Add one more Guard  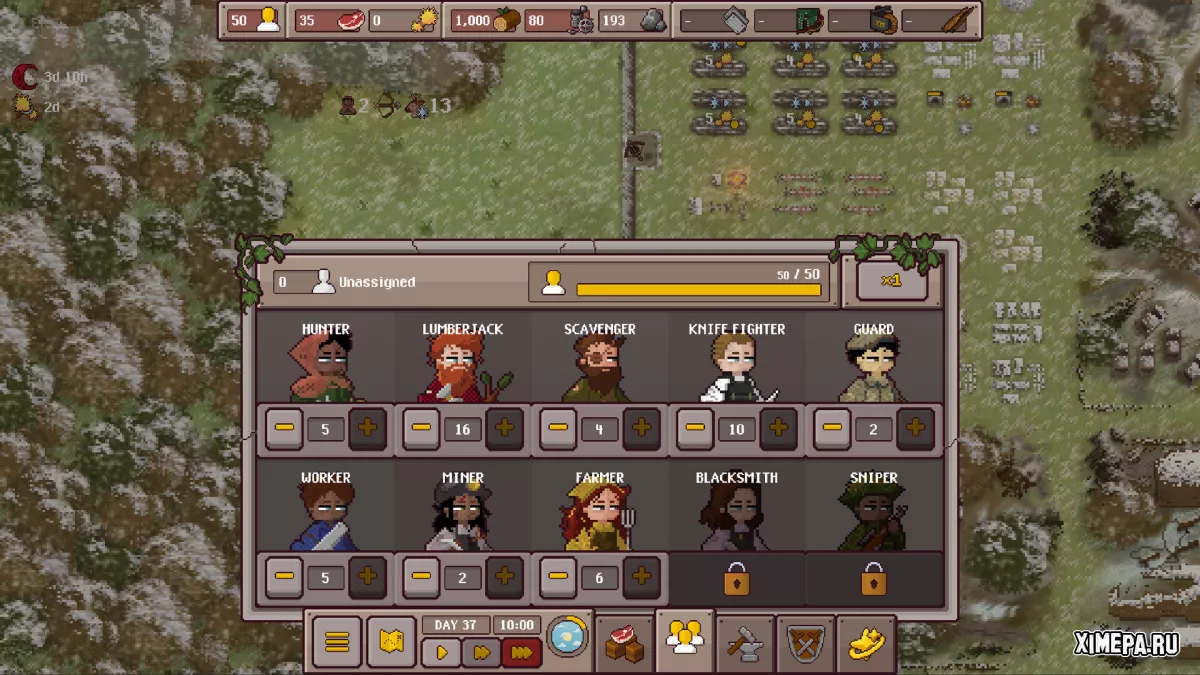click(x=915, y=429)
